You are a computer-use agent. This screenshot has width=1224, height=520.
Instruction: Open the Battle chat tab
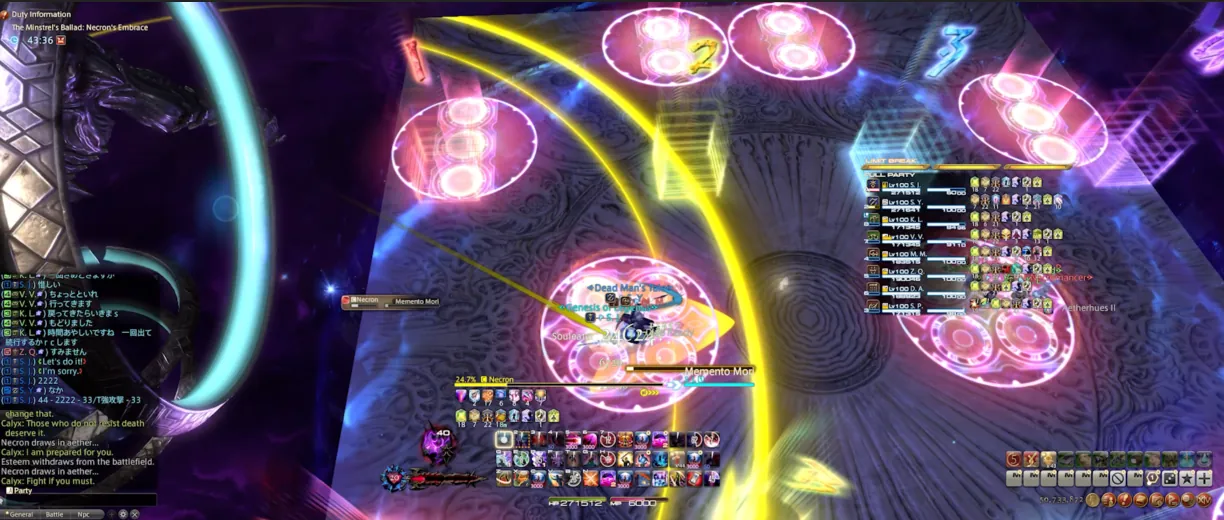click(54, 514)
